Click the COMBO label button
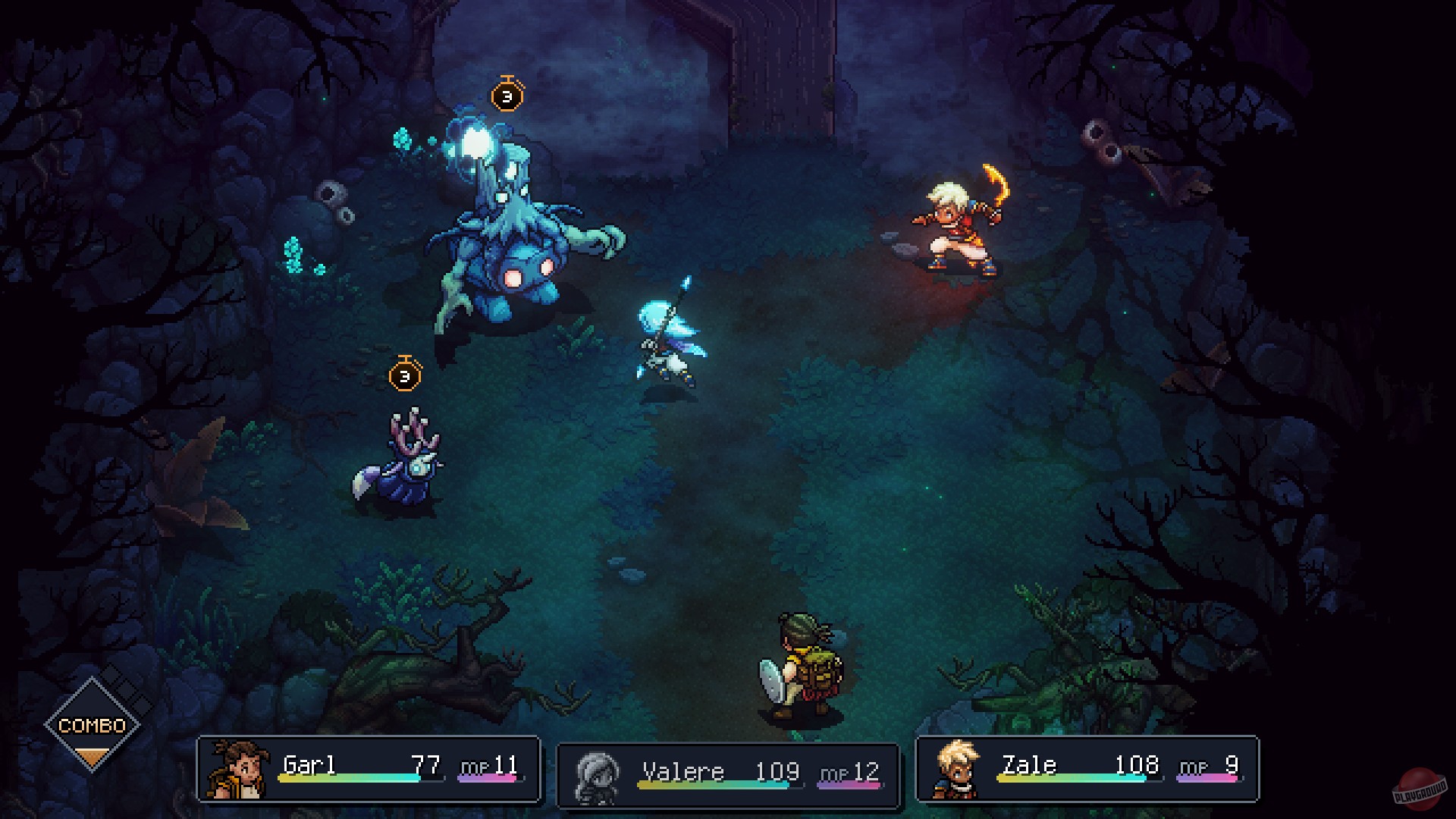The image size is (1456, 819). [93, 725]
